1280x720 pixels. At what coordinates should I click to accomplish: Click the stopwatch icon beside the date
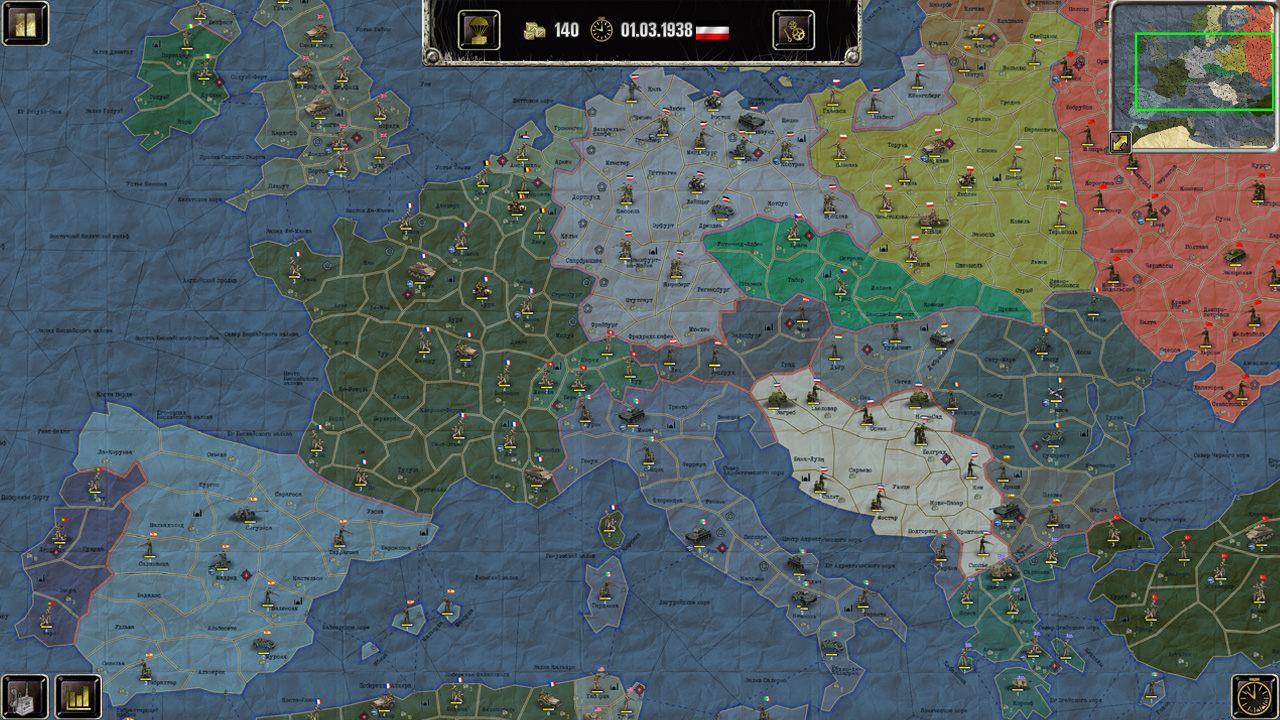[x=600, y=29]
